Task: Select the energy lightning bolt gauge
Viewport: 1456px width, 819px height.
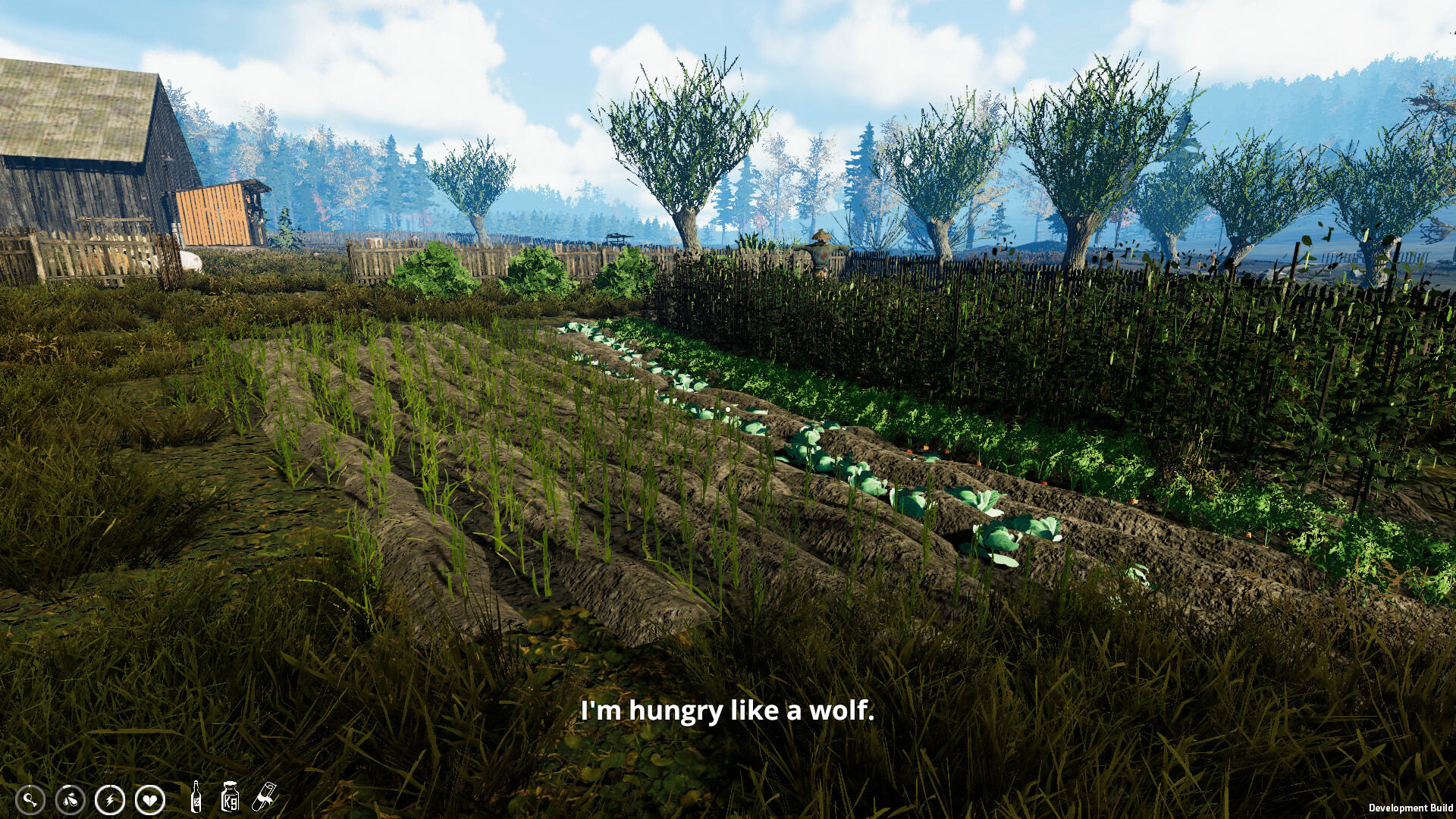Action: coord(108,799)
